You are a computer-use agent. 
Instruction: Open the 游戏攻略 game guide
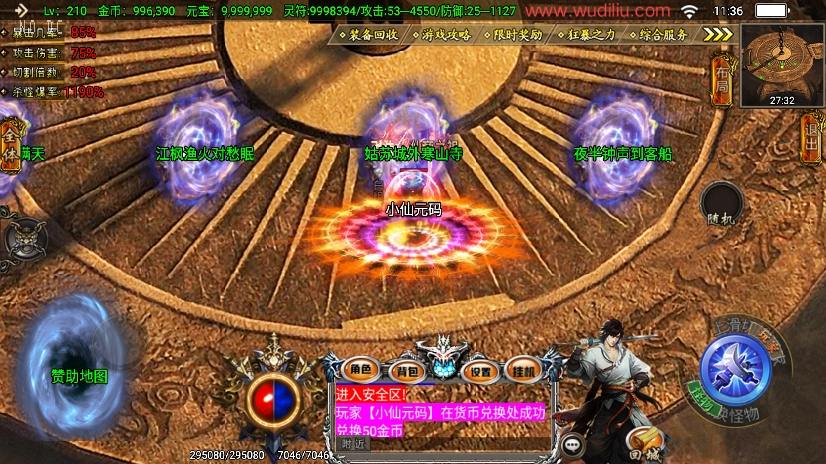coord(446,34)
